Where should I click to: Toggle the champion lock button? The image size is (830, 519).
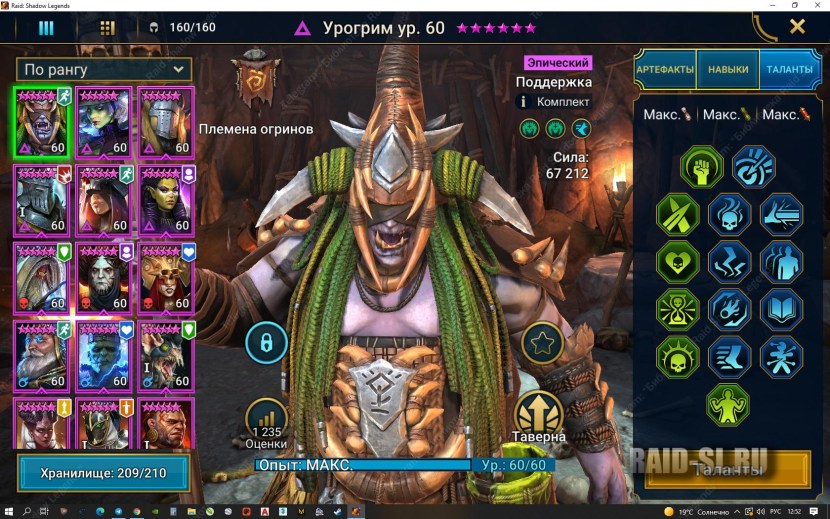point(267,342)
